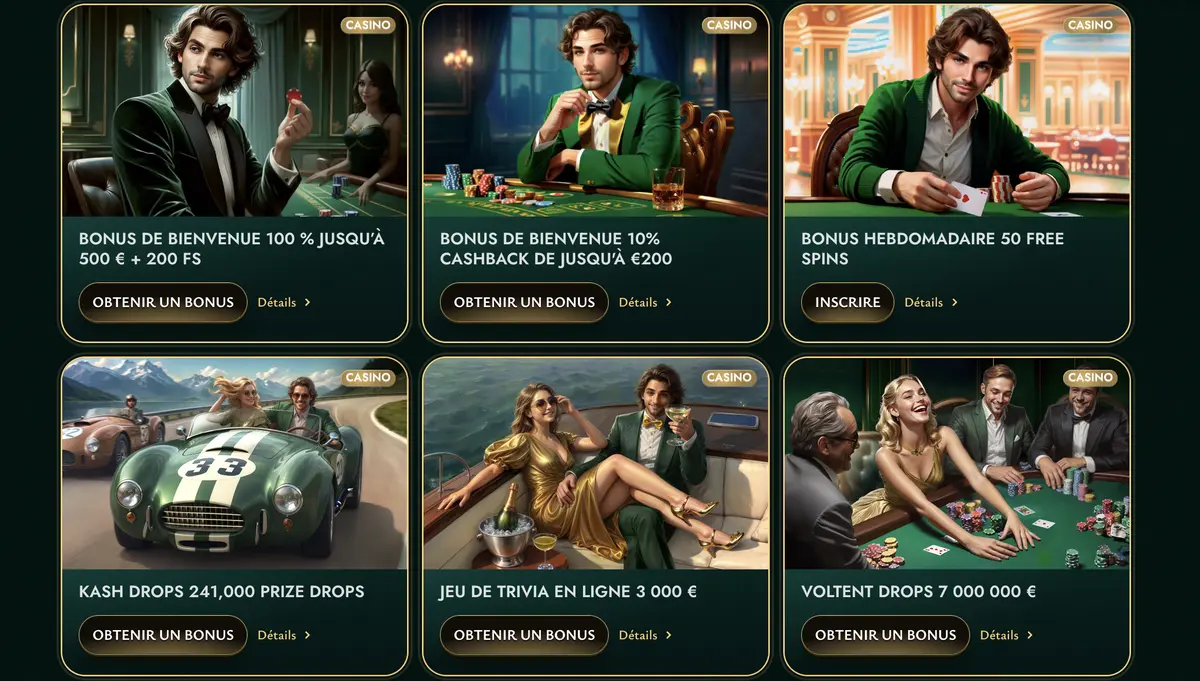View details of the 10% cashback offer
Viewport: 1200px width, 681px height.
pyautogui.click(x=645, y=302)
